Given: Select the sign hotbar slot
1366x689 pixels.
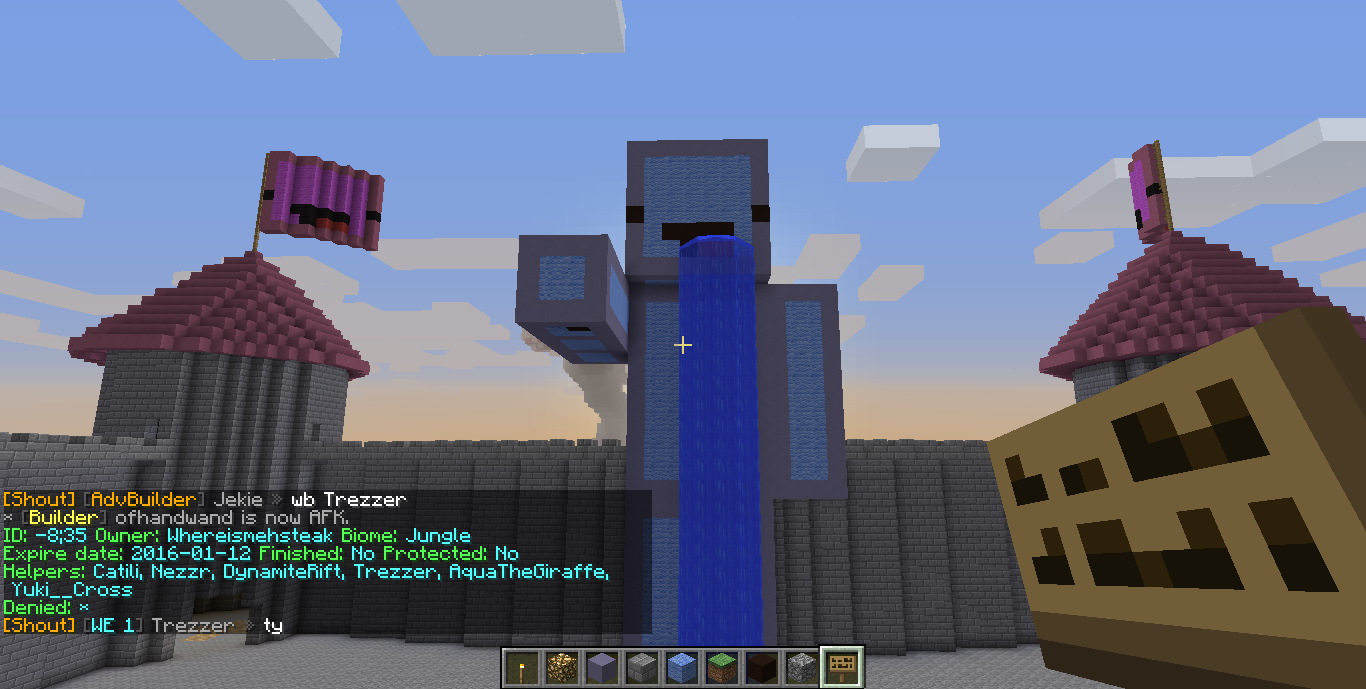Looking at the screenshot, I should [x=840, y=667].
